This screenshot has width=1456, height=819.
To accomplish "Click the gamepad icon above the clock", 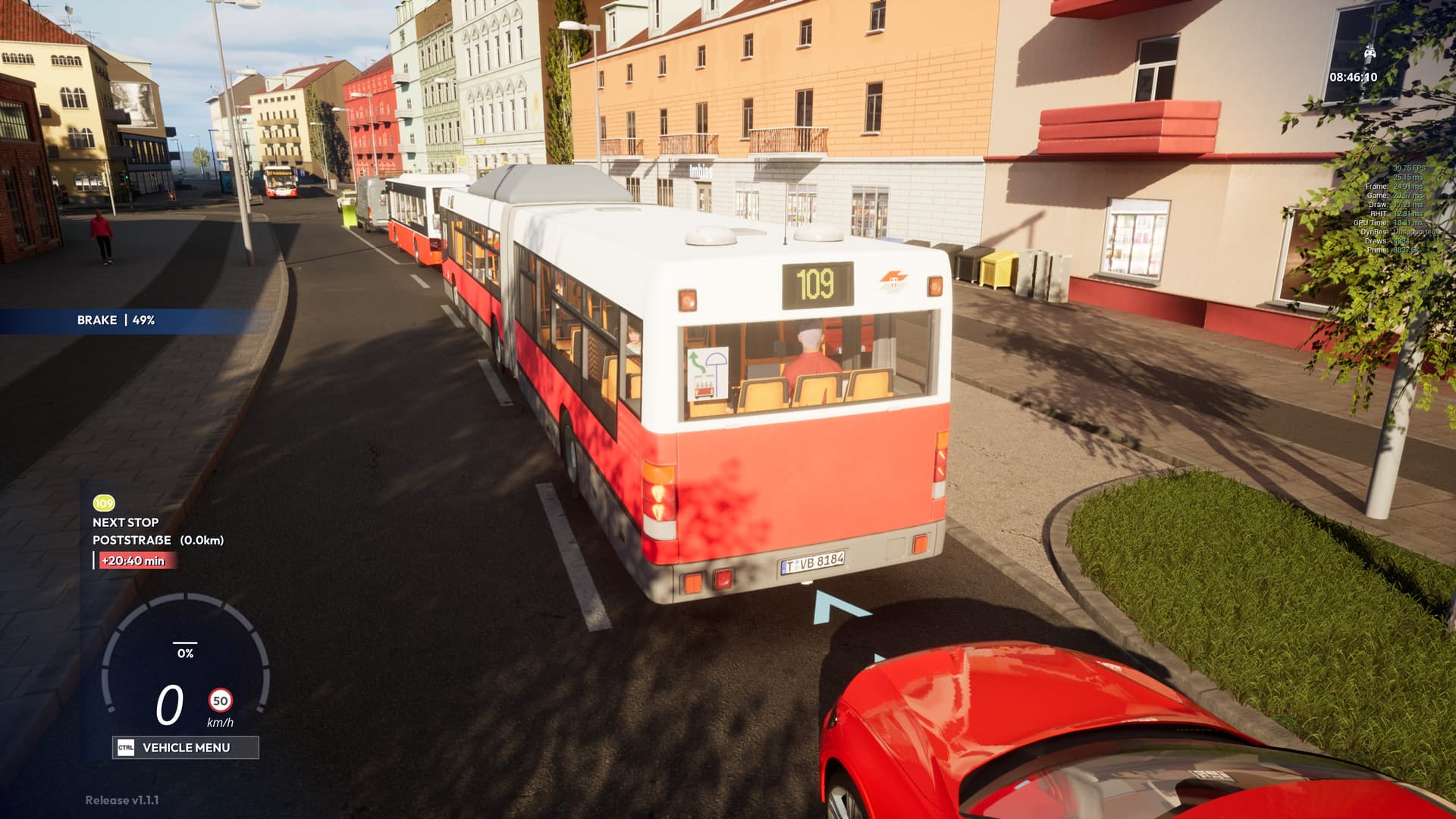I will (1370, 53).
